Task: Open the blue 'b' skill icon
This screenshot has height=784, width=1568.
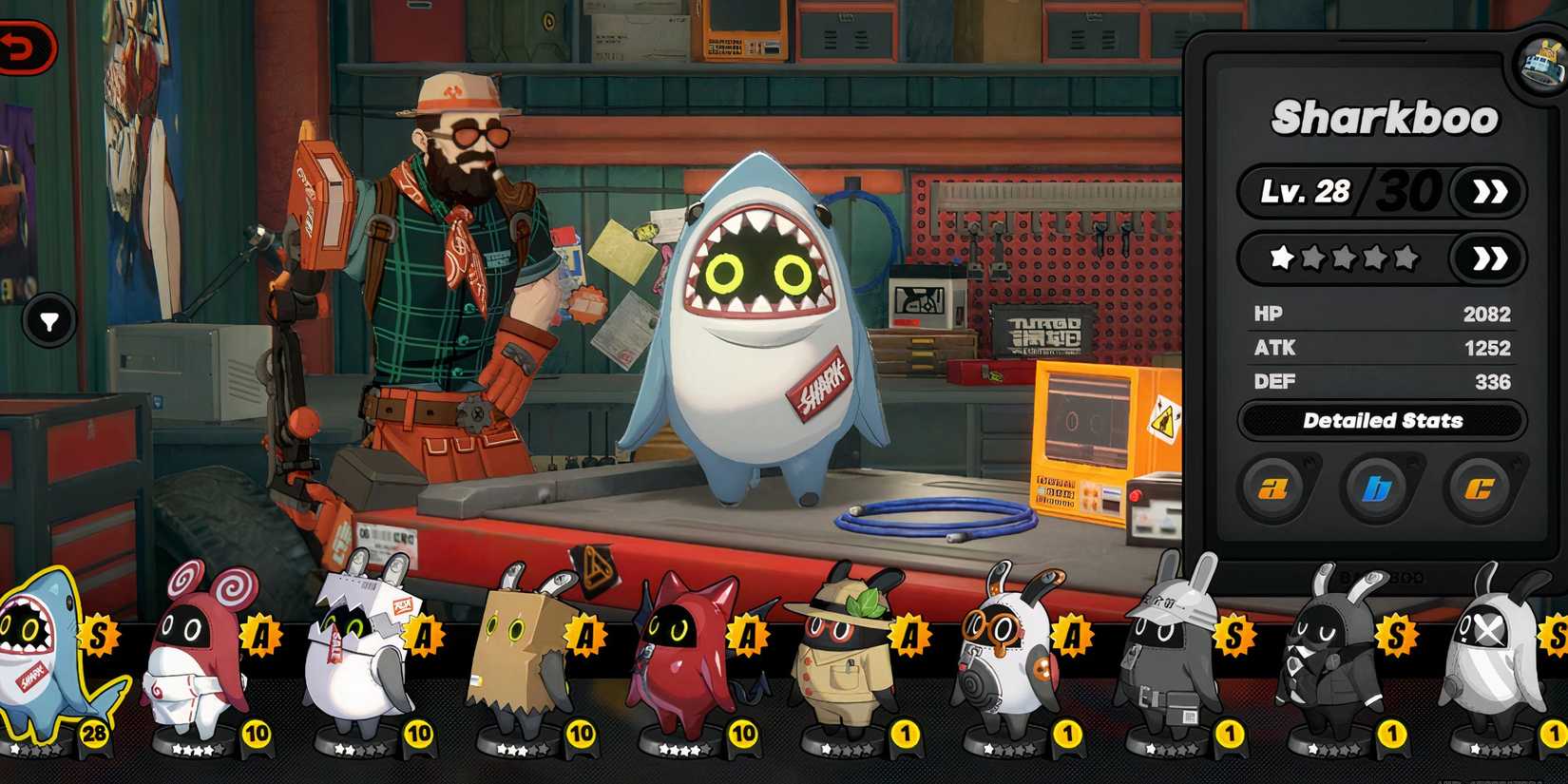Action: click(1380, 488)
